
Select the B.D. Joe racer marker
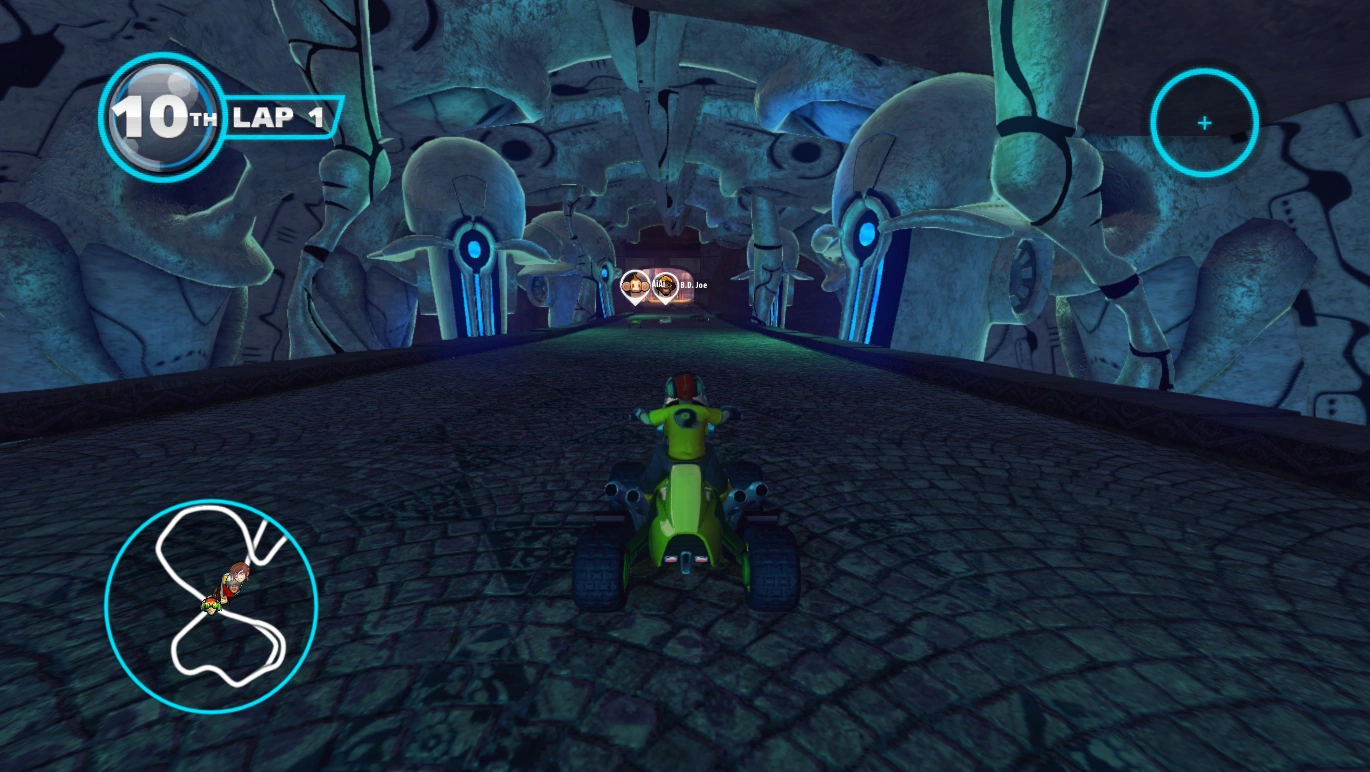click(x=665, y=286)
